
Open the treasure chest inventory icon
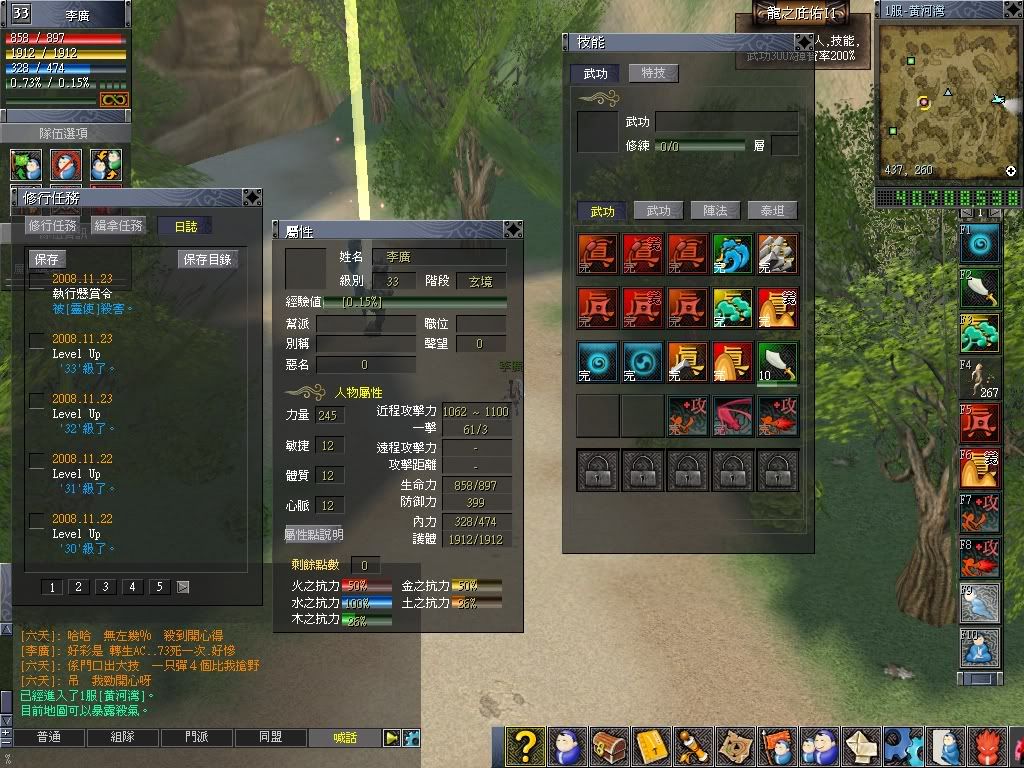608,747
